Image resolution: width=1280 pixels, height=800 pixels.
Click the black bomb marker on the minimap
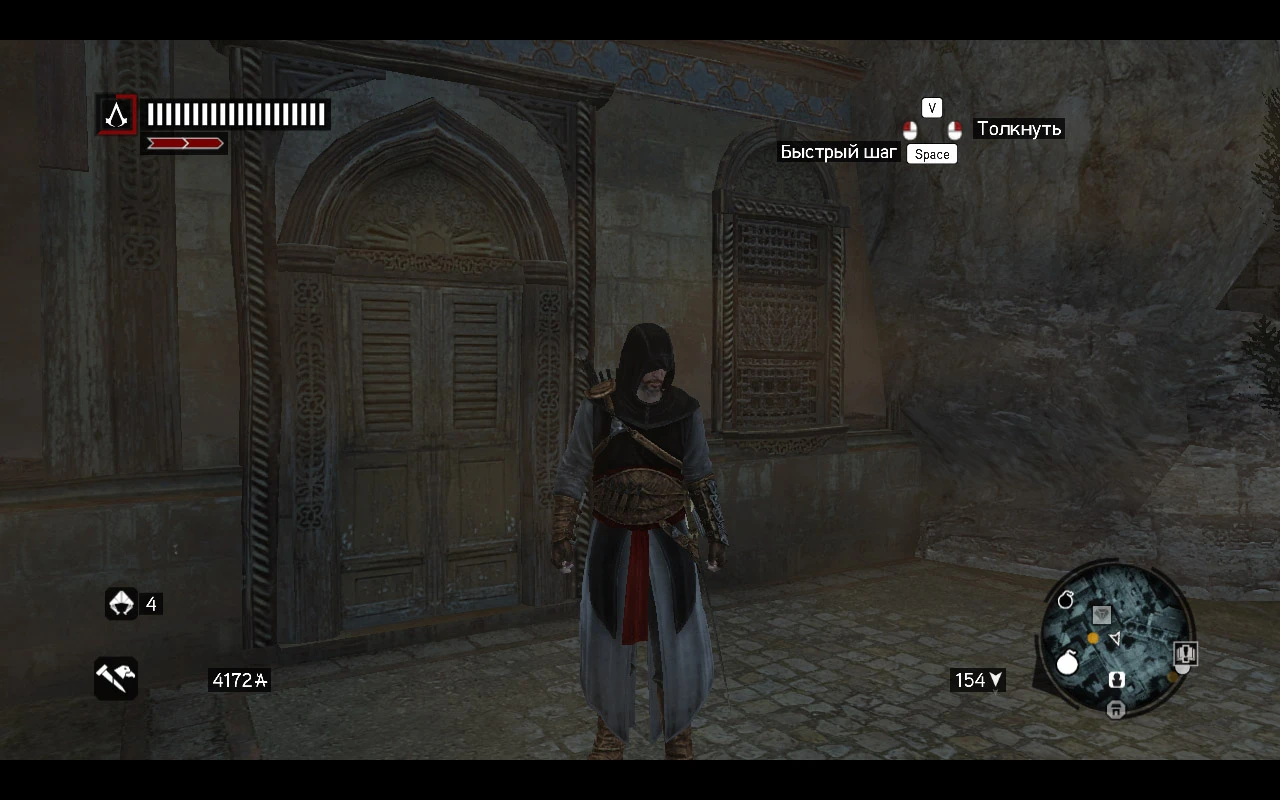point(1066,601)
